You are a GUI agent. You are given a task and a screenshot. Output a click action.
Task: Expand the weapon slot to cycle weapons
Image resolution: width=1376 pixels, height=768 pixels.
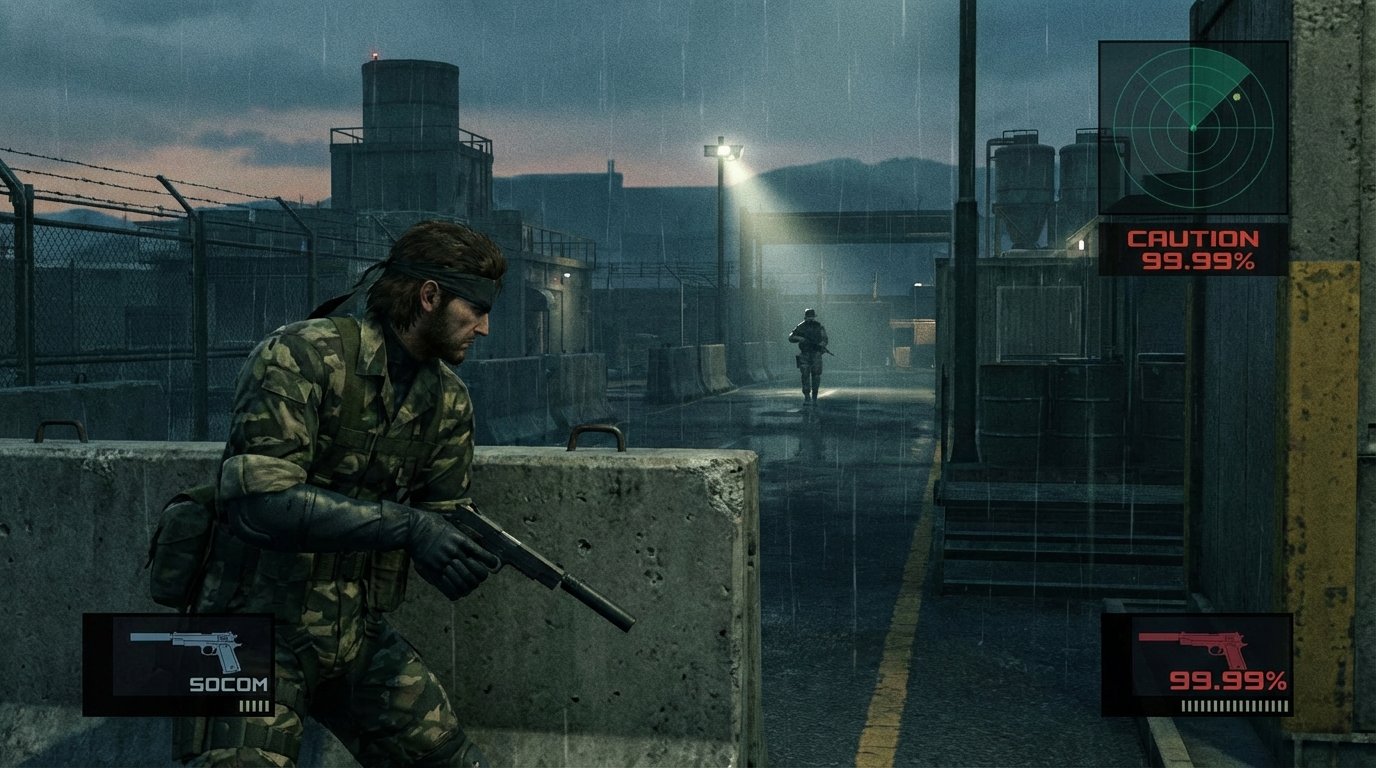180,665
